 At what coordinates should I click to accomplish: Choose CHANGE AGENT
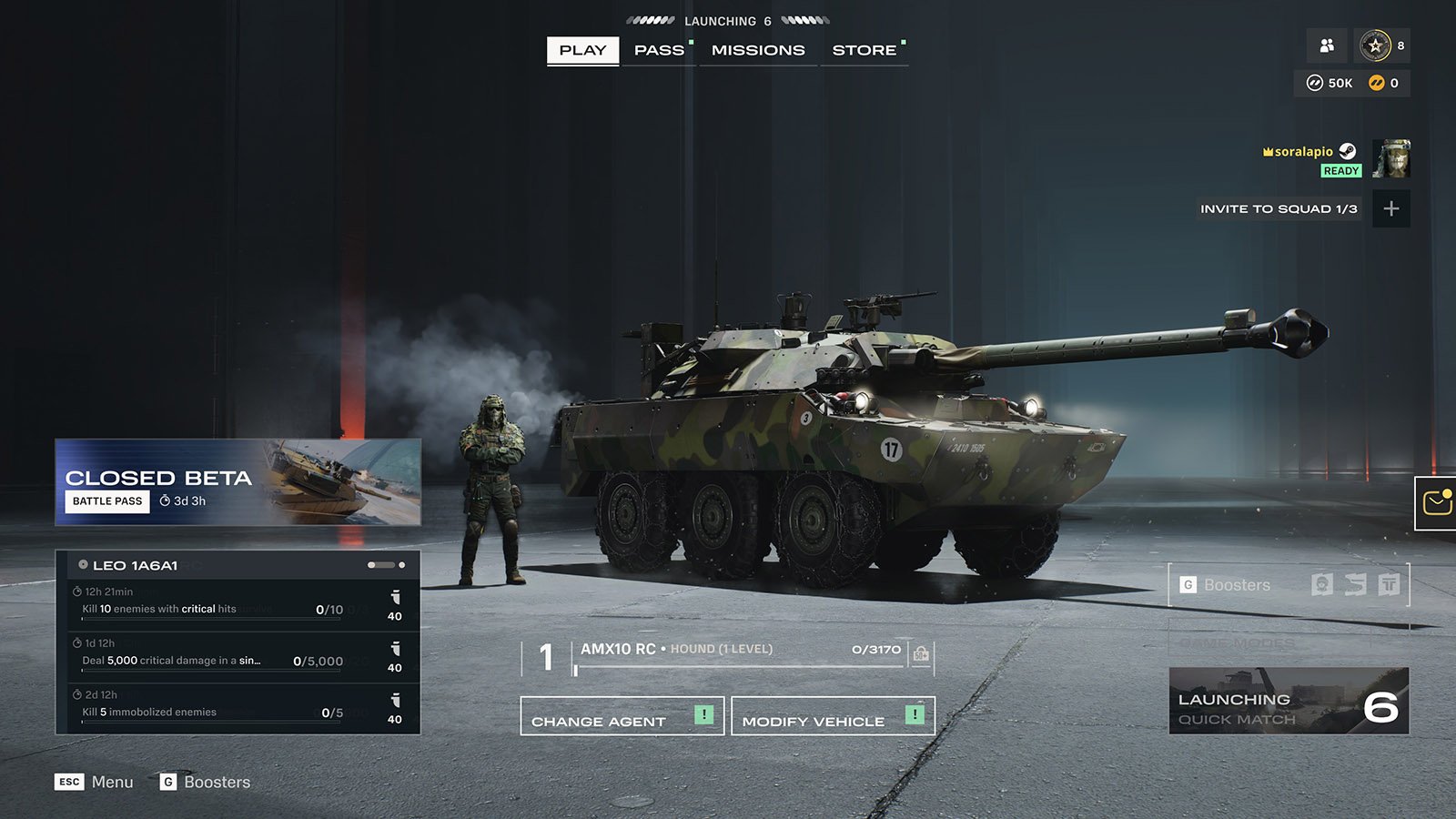click(x=622, y=716)
